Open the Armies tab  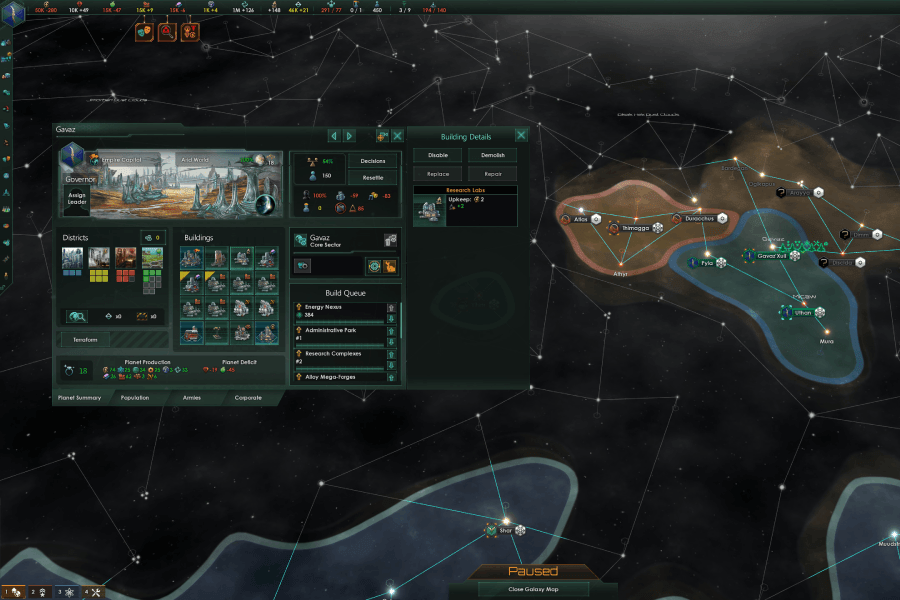tap(191, 397)
